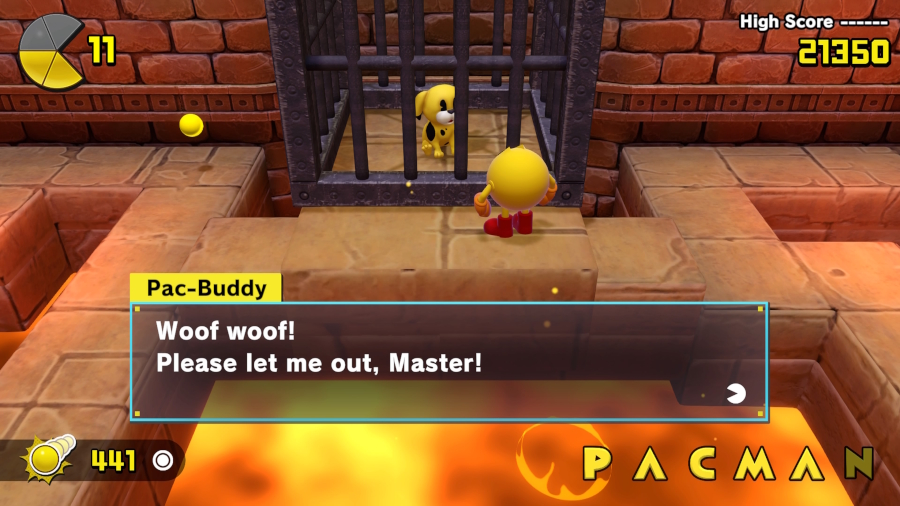Viewport: 900px width, 506px height.
Task: Select the PACMAN letters collection tracker
Action: pos(728,463)
